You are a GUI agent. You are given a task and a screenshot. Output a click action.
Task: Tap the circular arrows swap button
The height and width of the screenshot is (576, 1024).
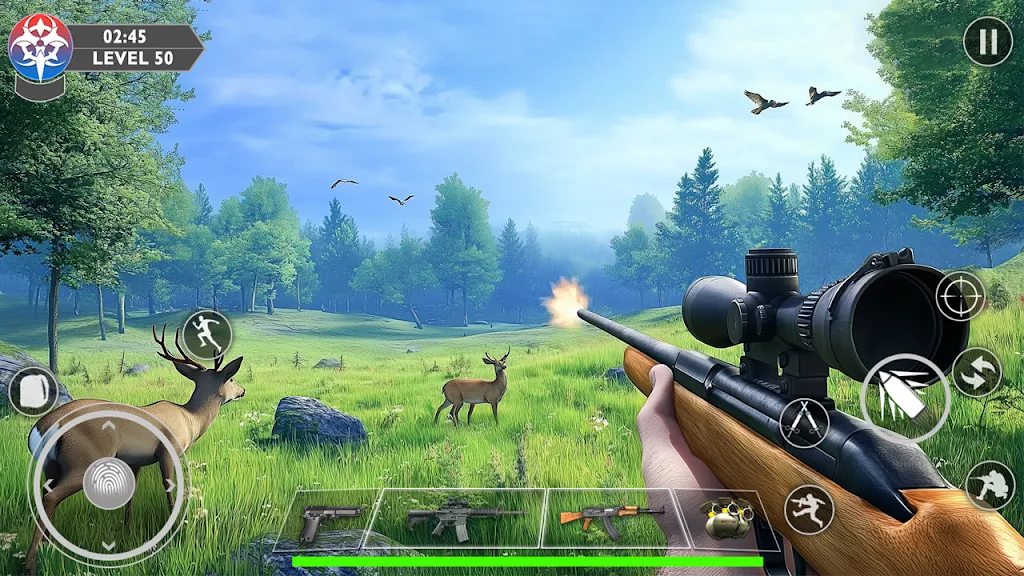976,372
